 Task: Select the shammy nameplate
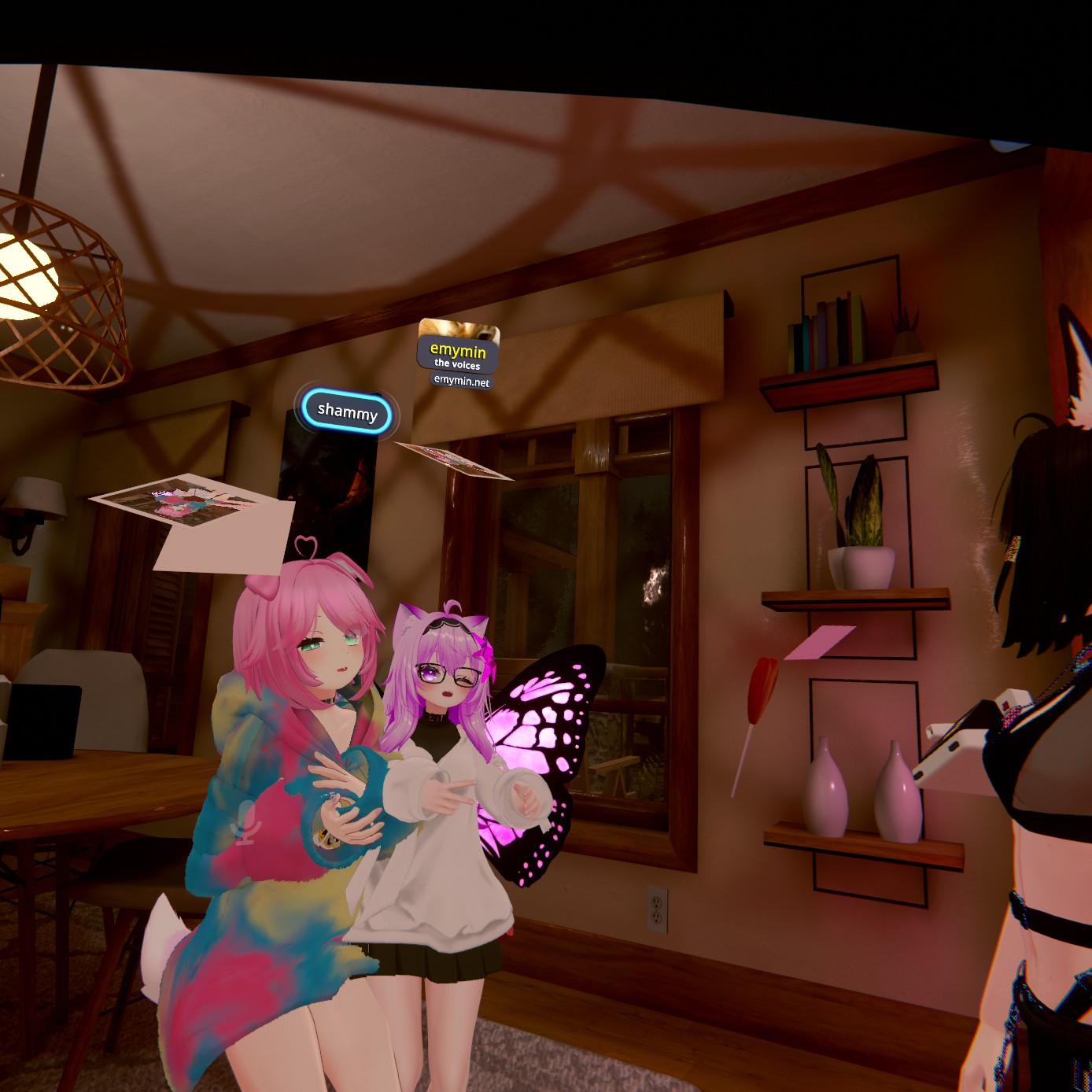[x=347, y=411]
